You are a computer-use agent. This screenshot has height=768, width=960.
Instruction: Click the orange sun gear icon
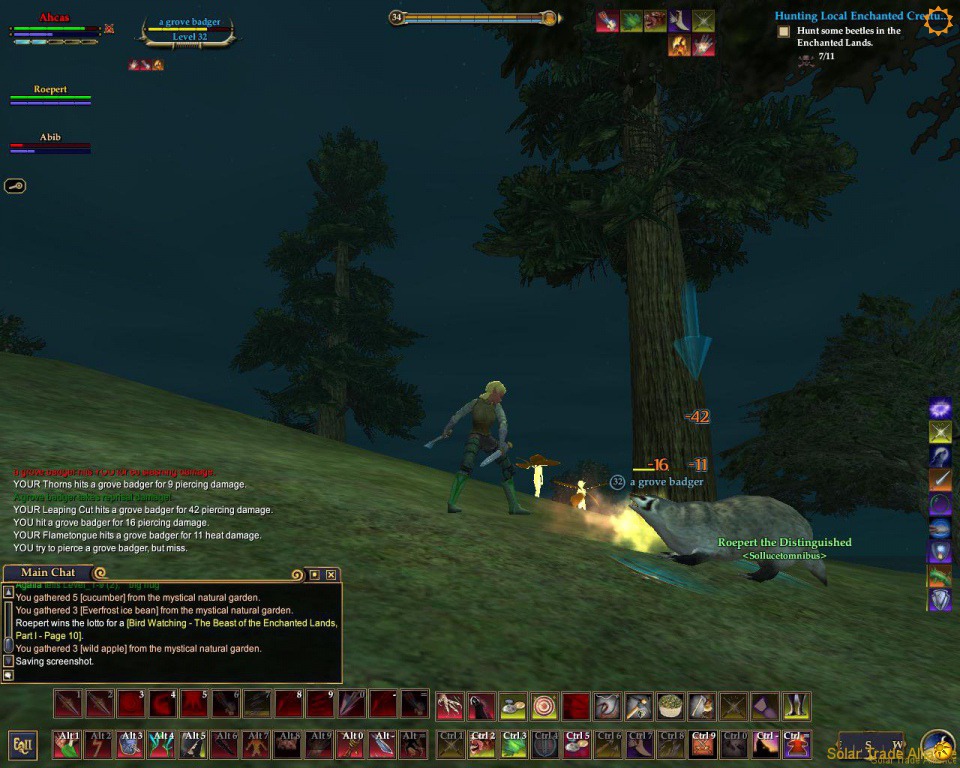coord(938,19)
